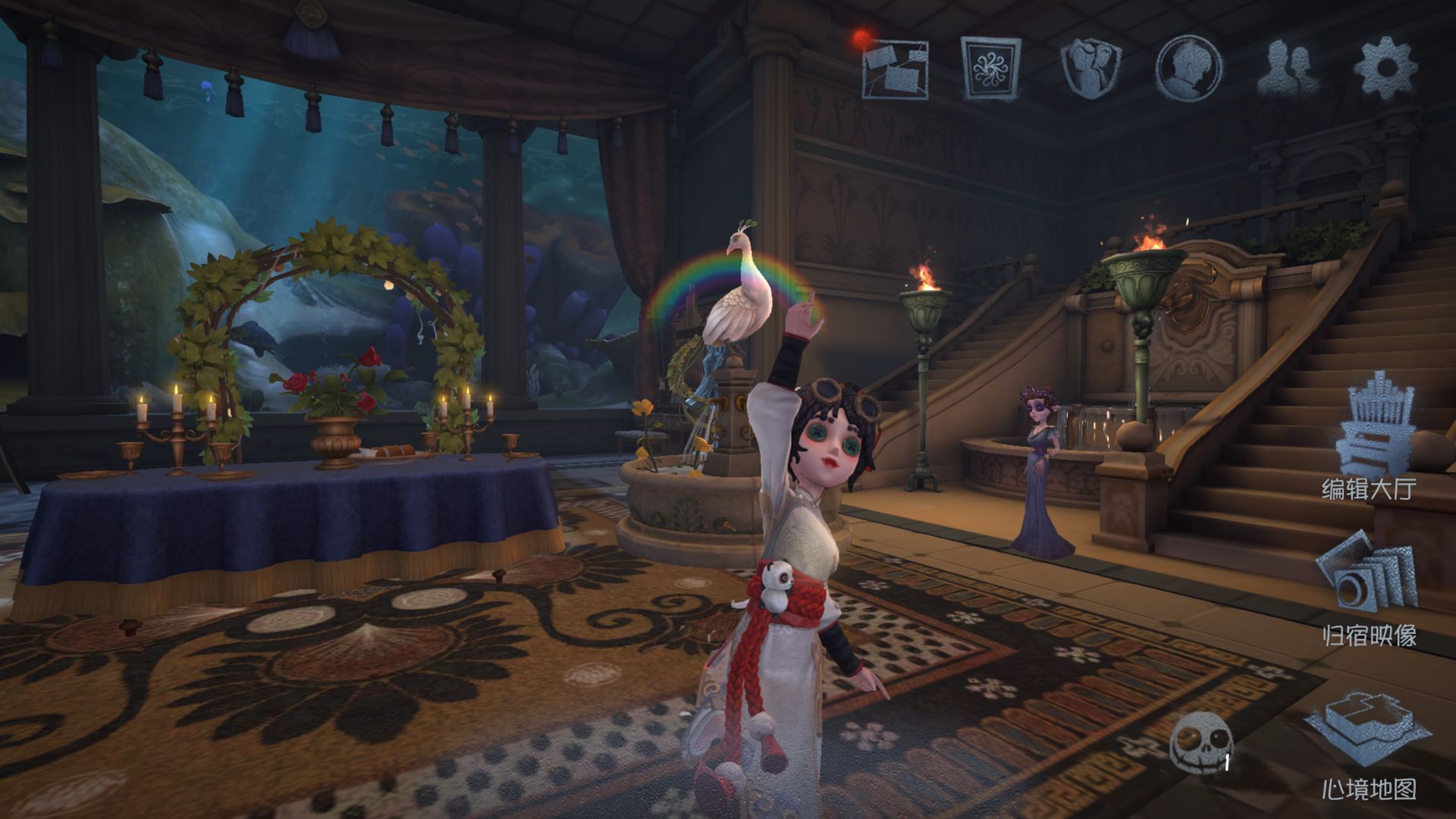This screenshot has width=1456, height=819.
Task: Open the photo collage icon with red dot
Action: tap(895, 70)
